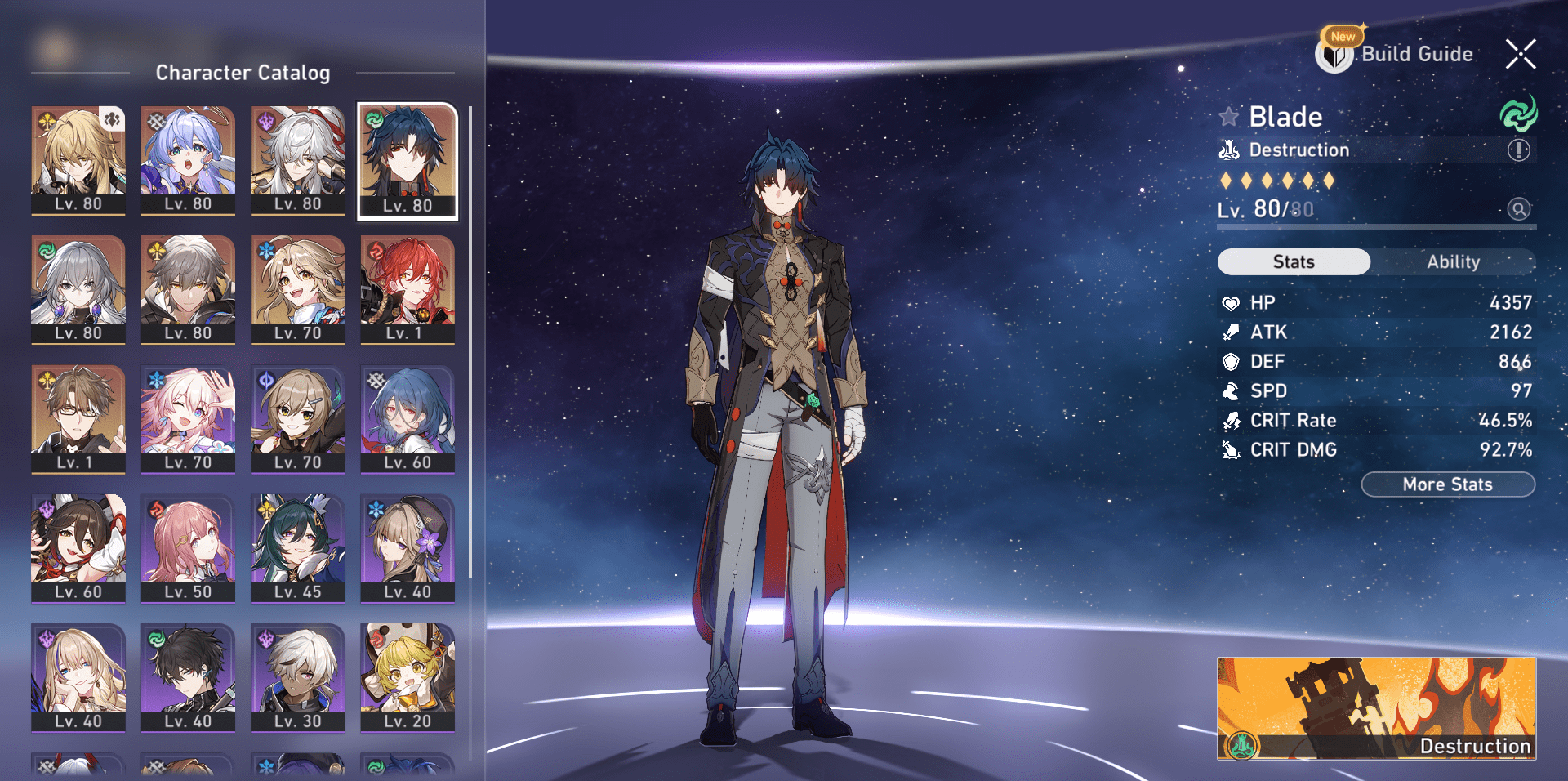Viewport: 1568px width, 781px height.
Task: Click the heart icon next to HP stat
Action: pos(1230,302)
